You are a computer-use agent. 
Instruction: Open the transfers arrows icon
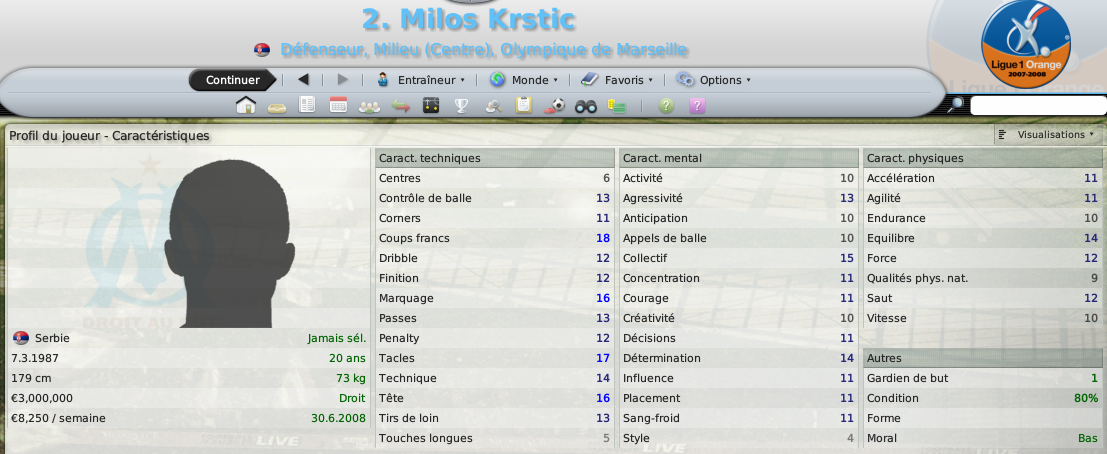[x=400, y=105]
